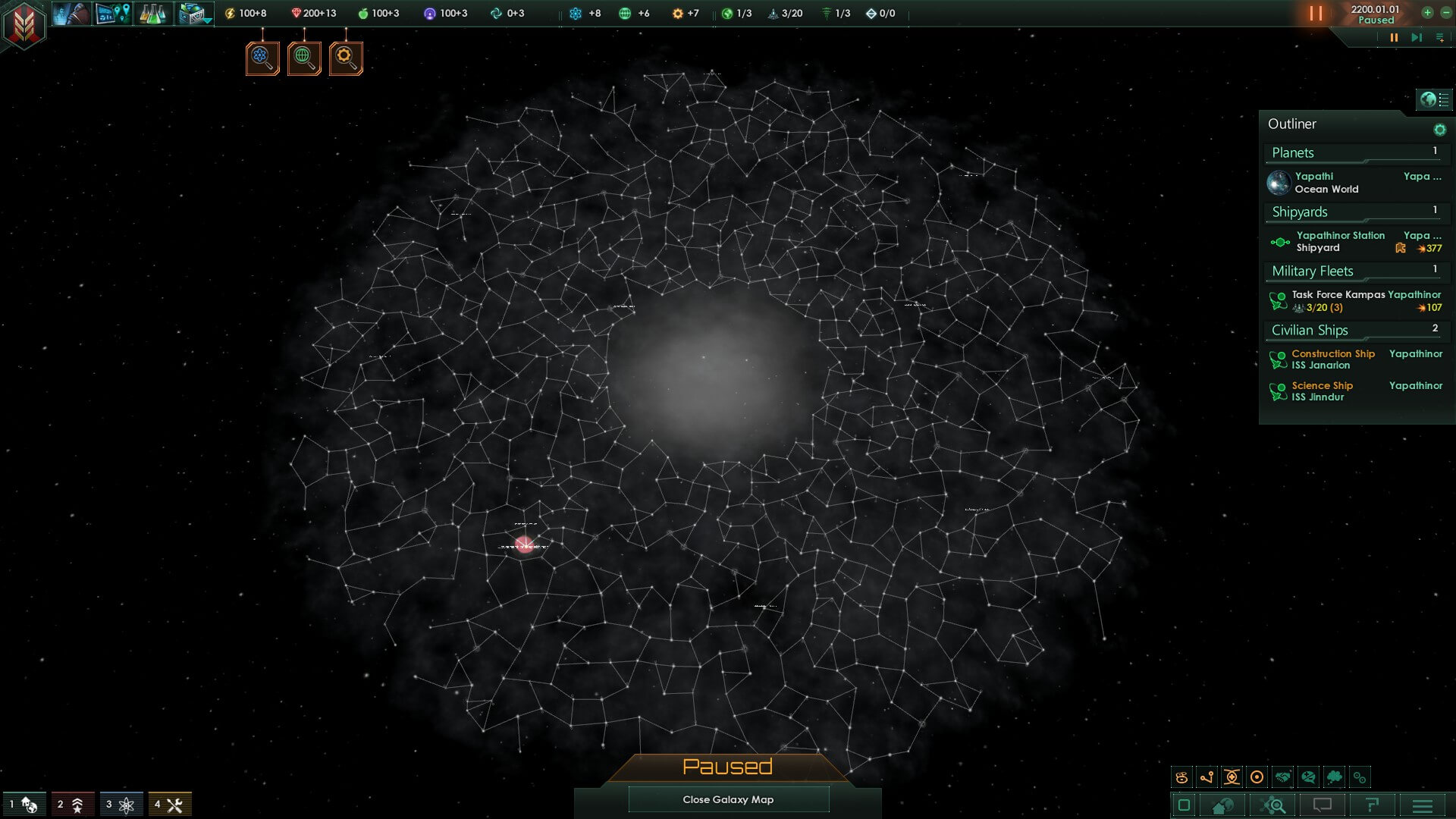This screenshot has width=1456, height=819.
Task: Close the galaxy map
Action: (728, 799)
